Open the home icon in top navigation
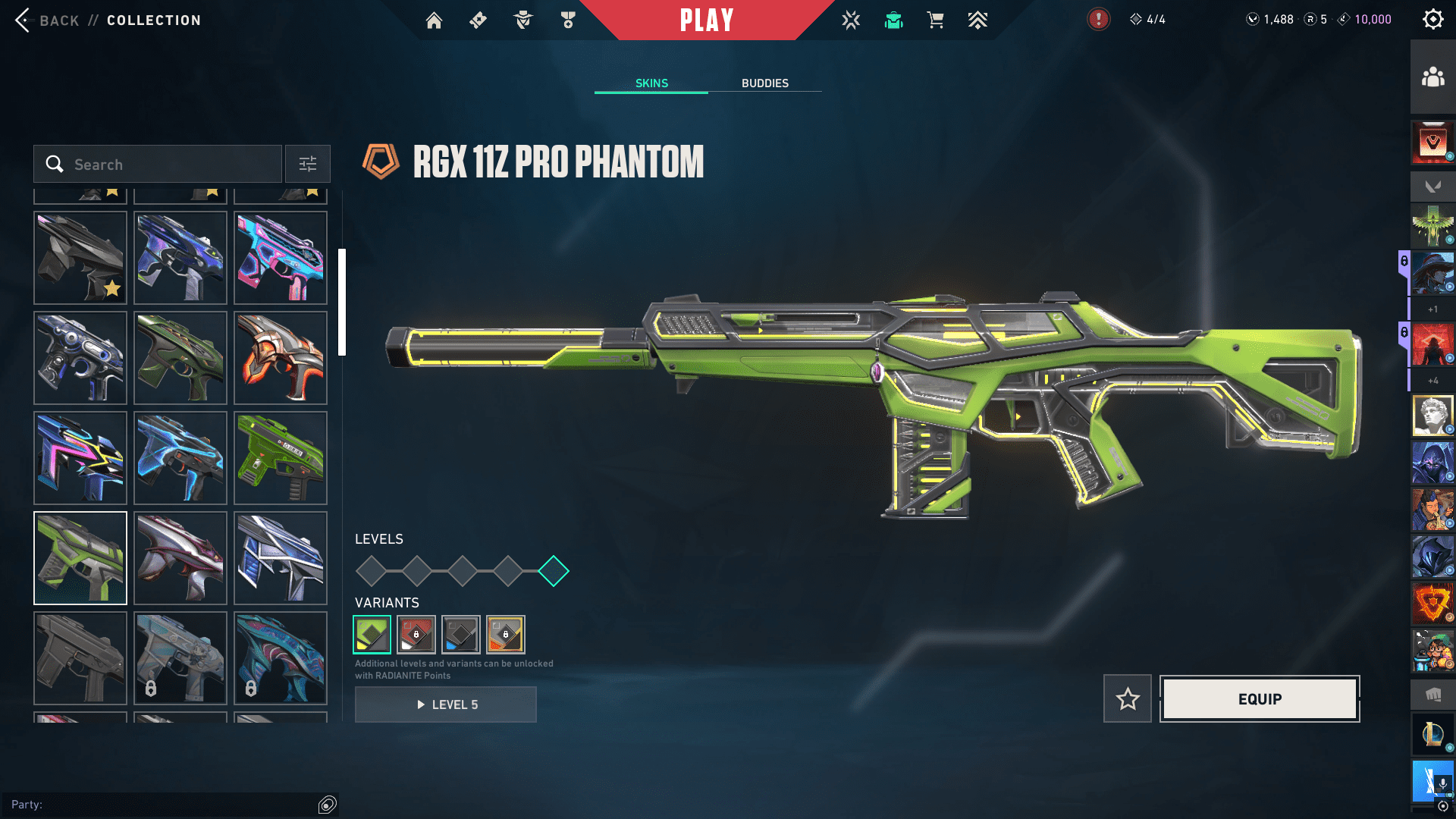The height and width of the screenshot is (819, 1456). coord(434,20)
